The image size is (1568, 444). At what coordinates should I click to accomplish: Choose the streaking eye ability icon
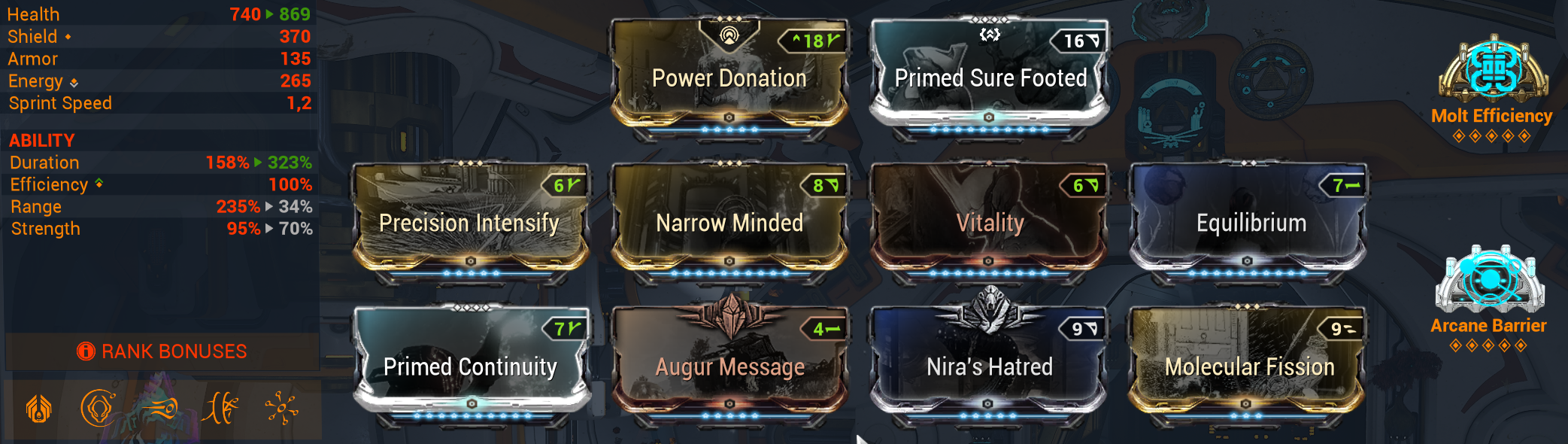159,409
